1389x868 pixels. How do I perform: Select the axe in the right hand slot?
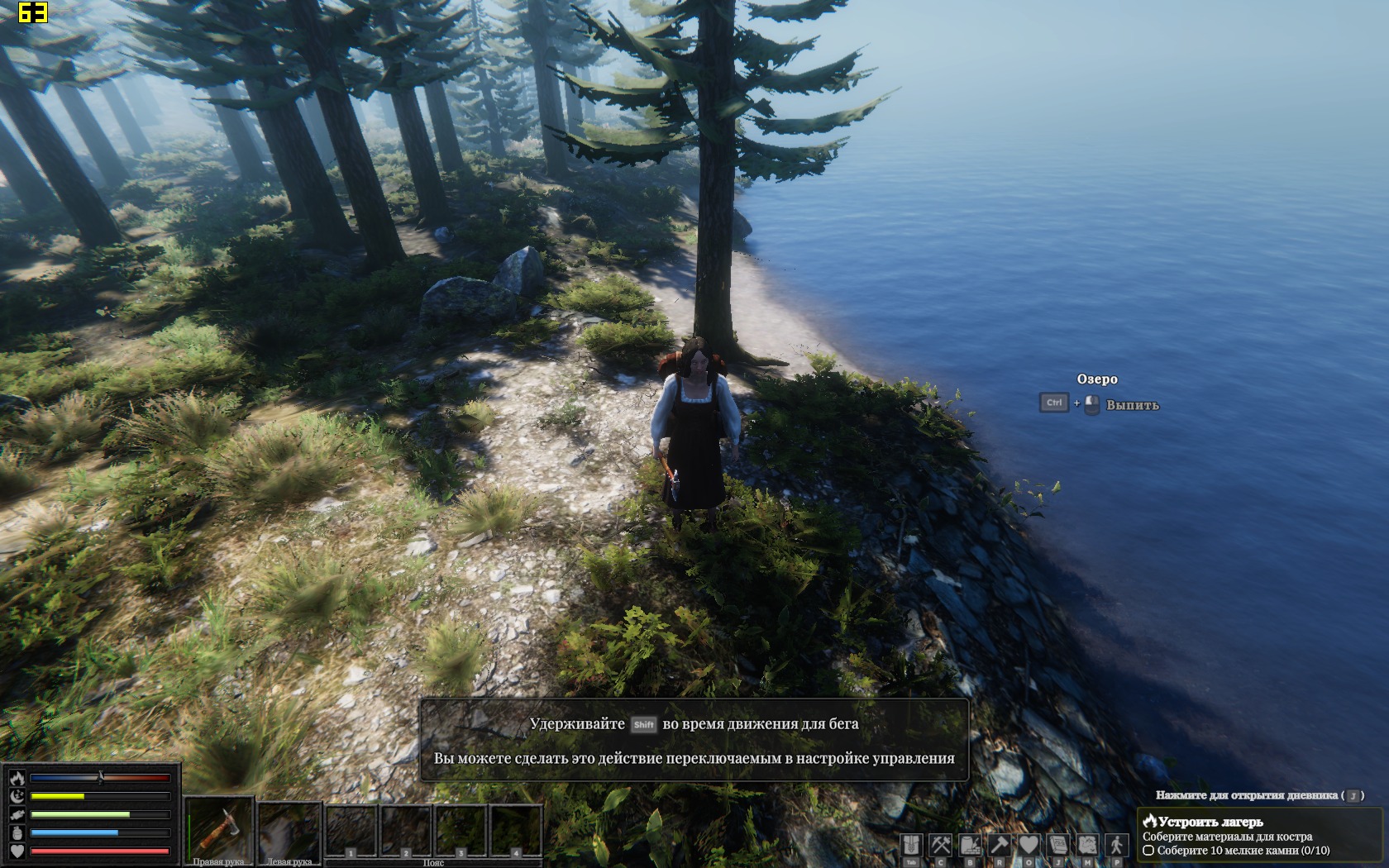tap(219, 829)
